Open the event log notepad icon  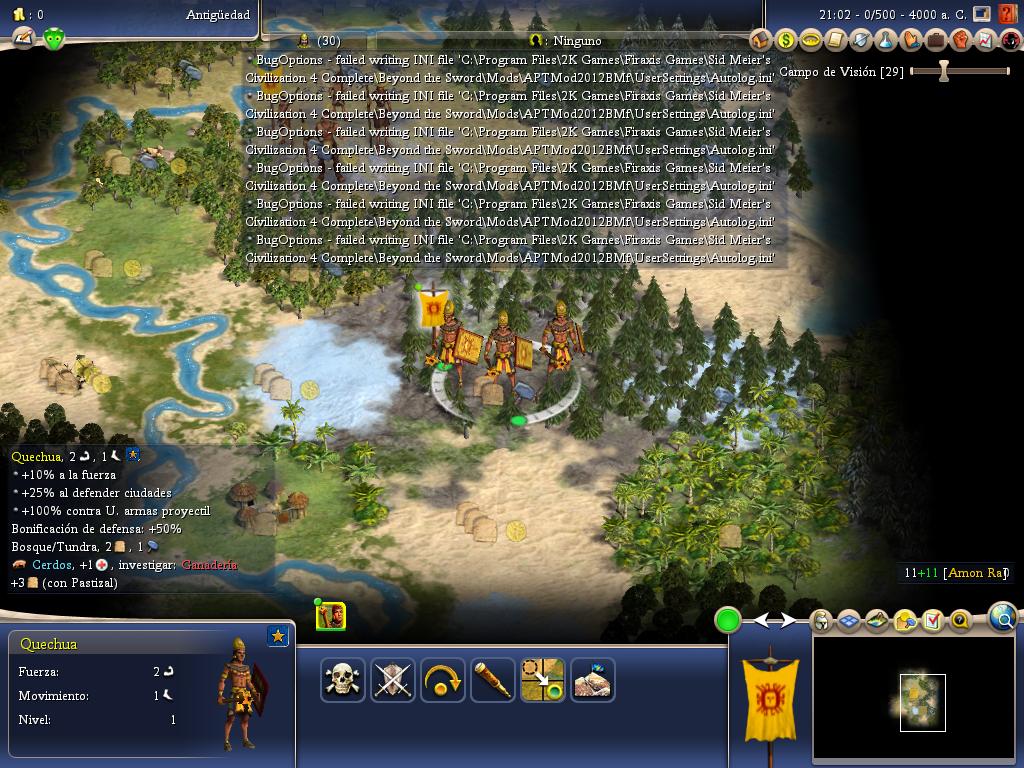pyautogui.click(x=933, y=621)
